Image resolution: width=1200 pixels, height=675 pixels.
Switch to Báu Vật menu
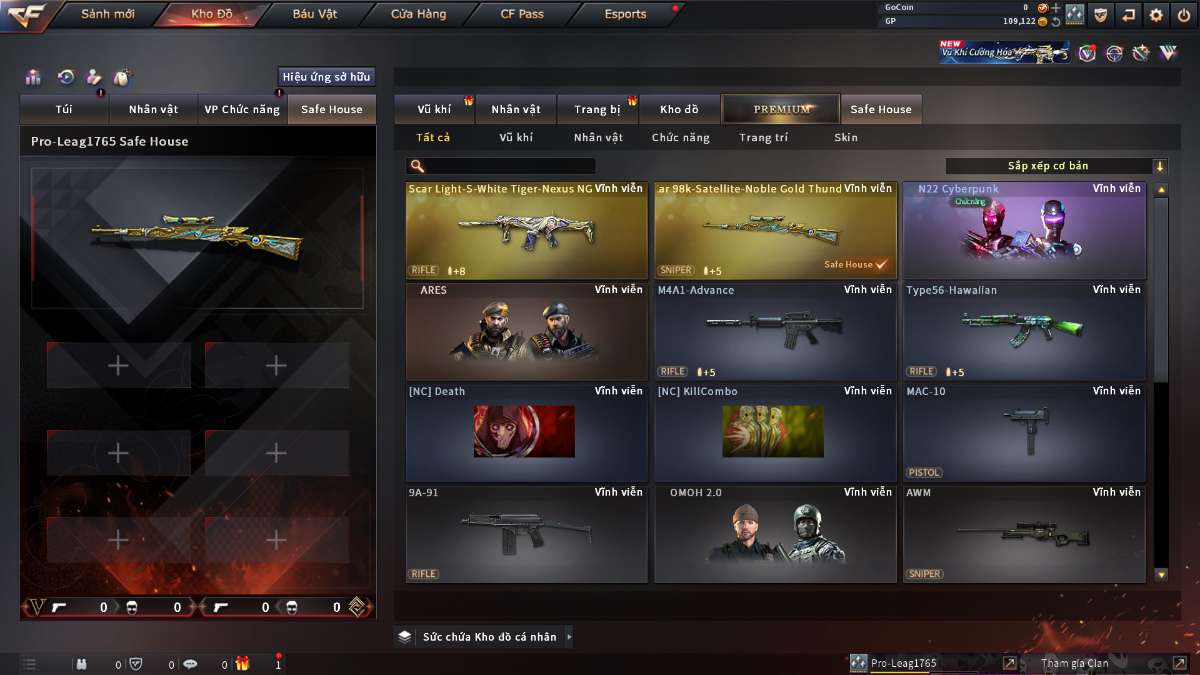coord(315,14)
